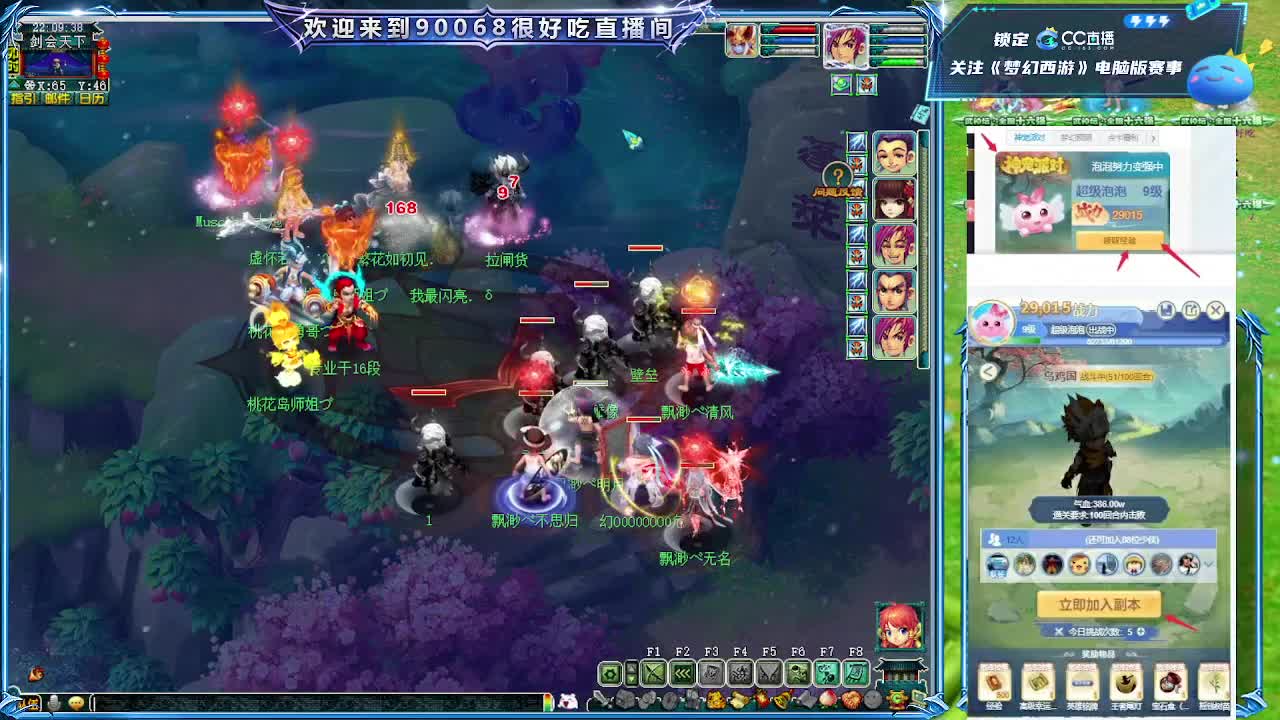Image resolution: width=1280 pixels, height=720 pixels.
Task: Click the down arrow of the toolbar stepper
Action: click(x=630, y=679)
